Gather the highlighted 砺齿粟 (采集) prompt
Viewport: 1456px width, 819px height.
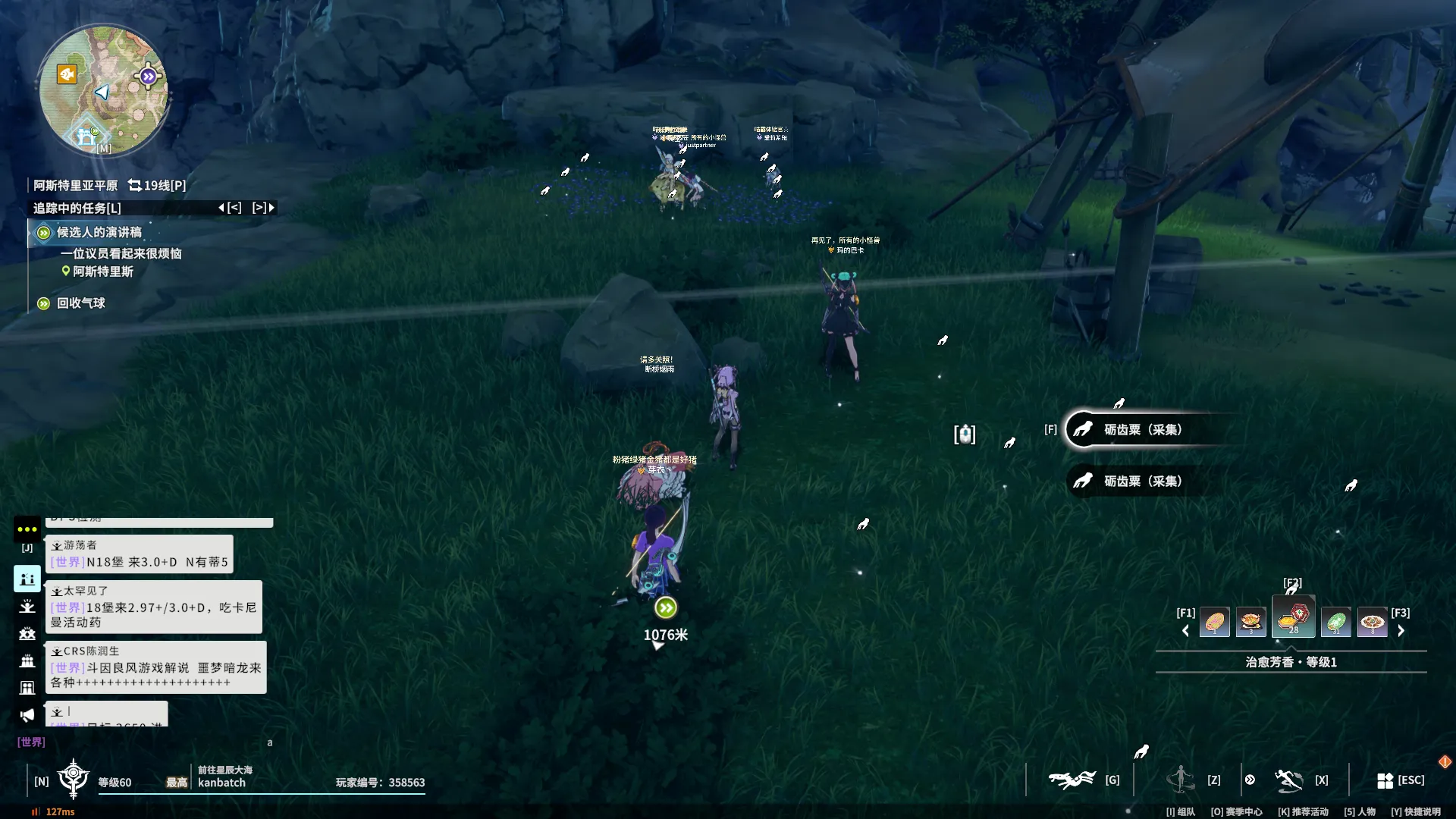click(1141, 430)
